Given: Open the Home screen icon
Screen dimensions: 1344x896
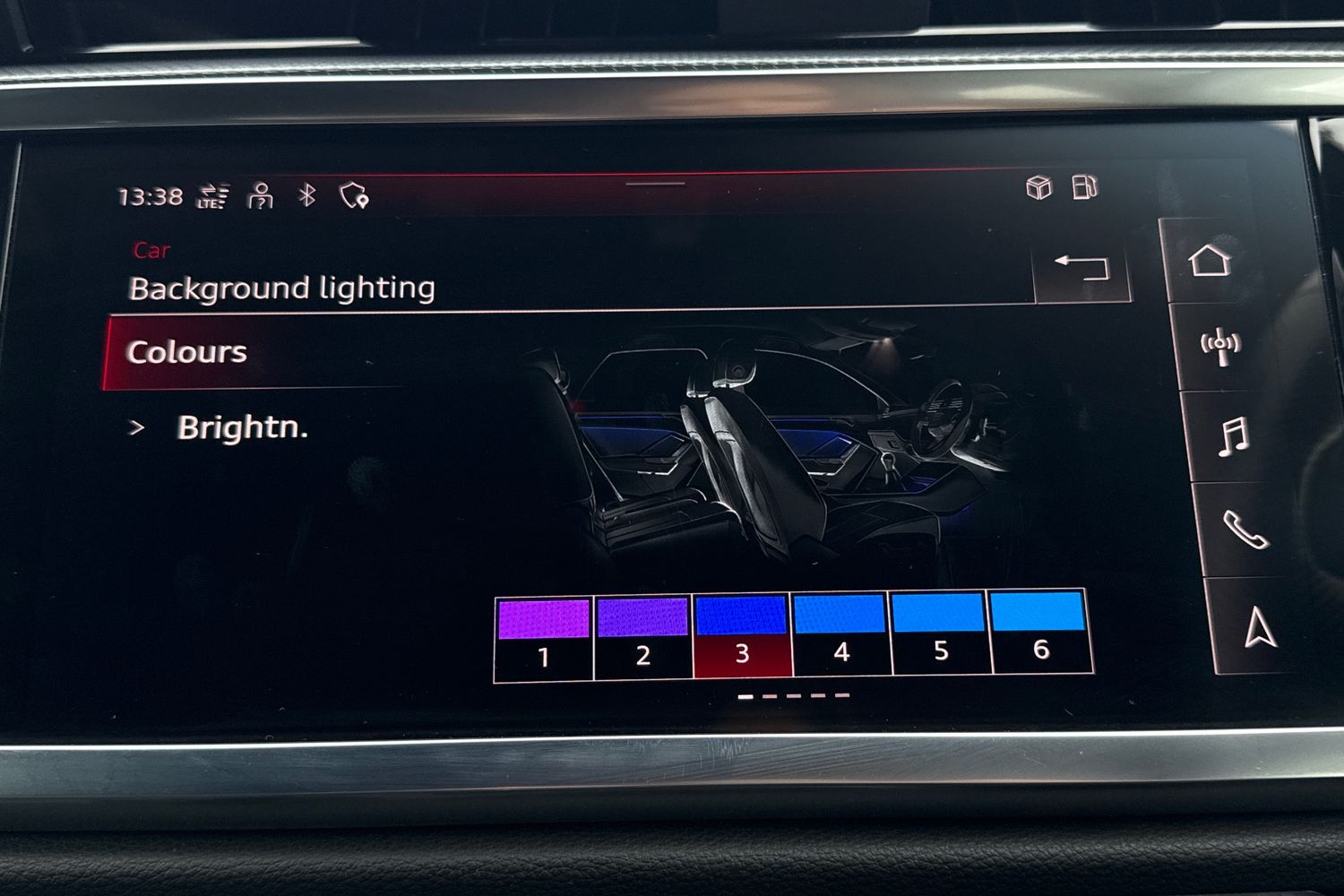Looking at the screenshot, I should (1211, 263).
